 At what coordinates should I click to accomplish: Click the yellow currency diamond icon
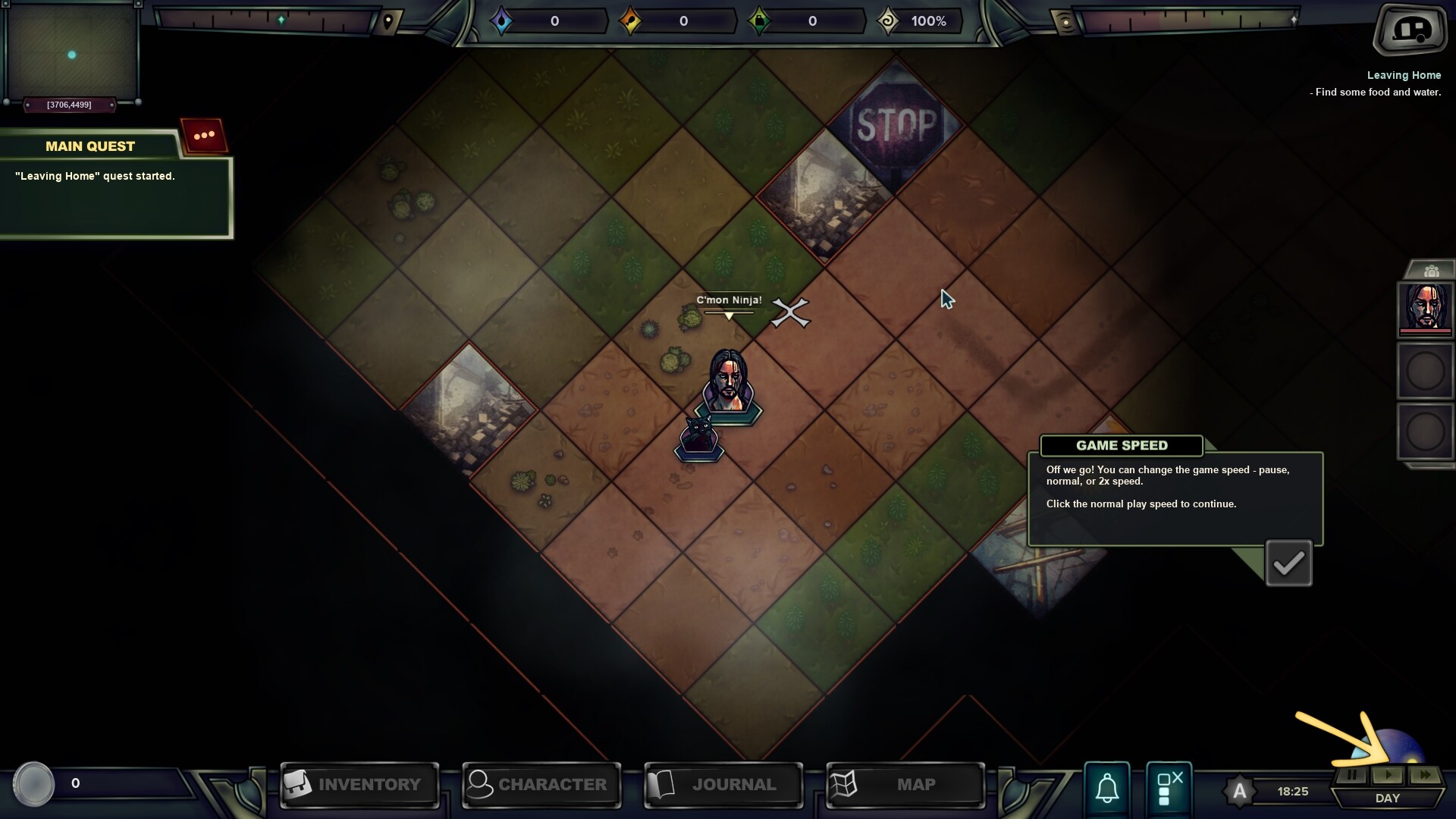(629, 20)
